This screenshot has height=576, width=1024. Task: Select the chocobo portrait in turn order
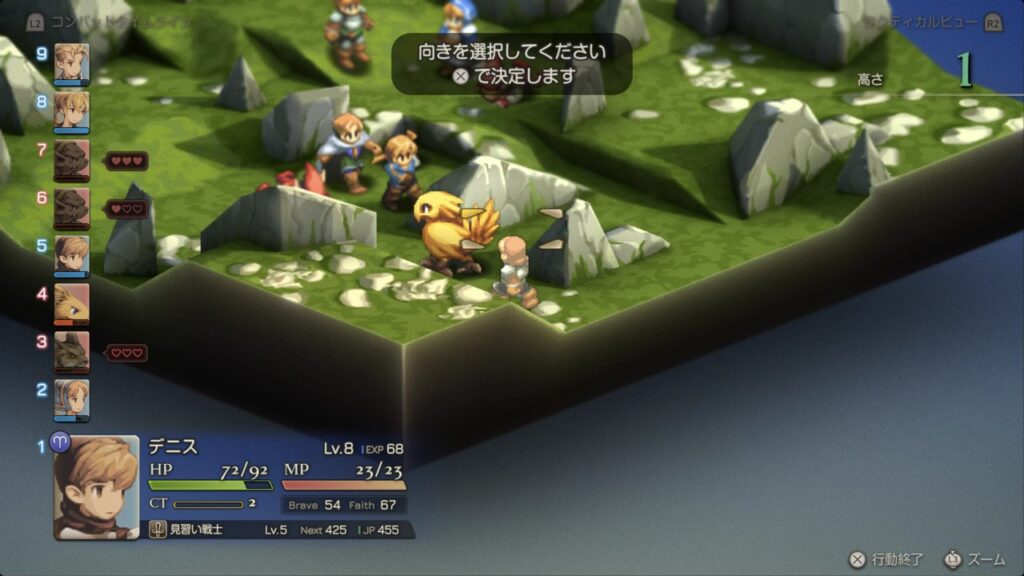tap(71, 303)
